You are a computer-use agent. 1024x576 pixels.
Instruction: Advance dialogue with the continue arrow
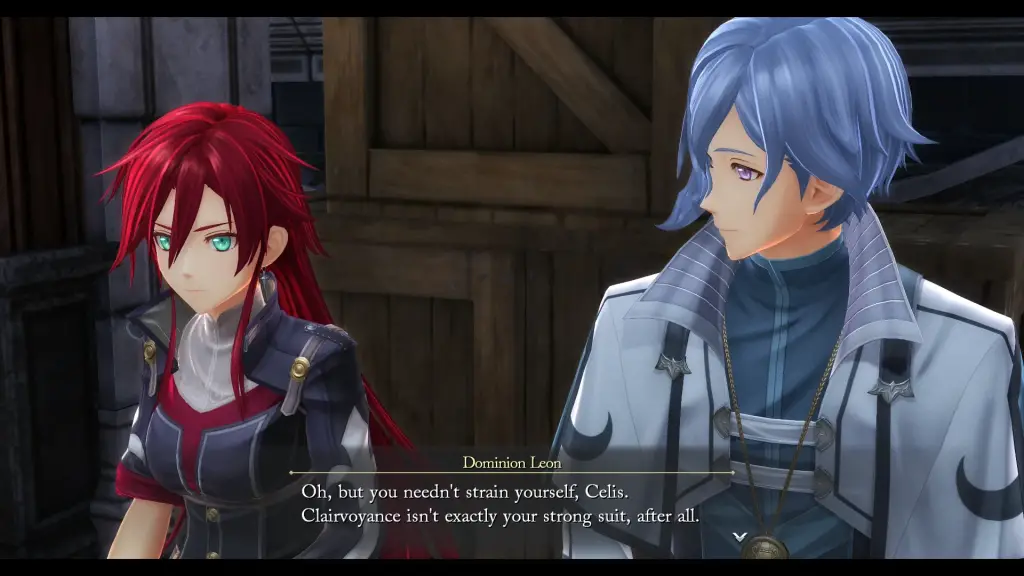tap(739, 537)
